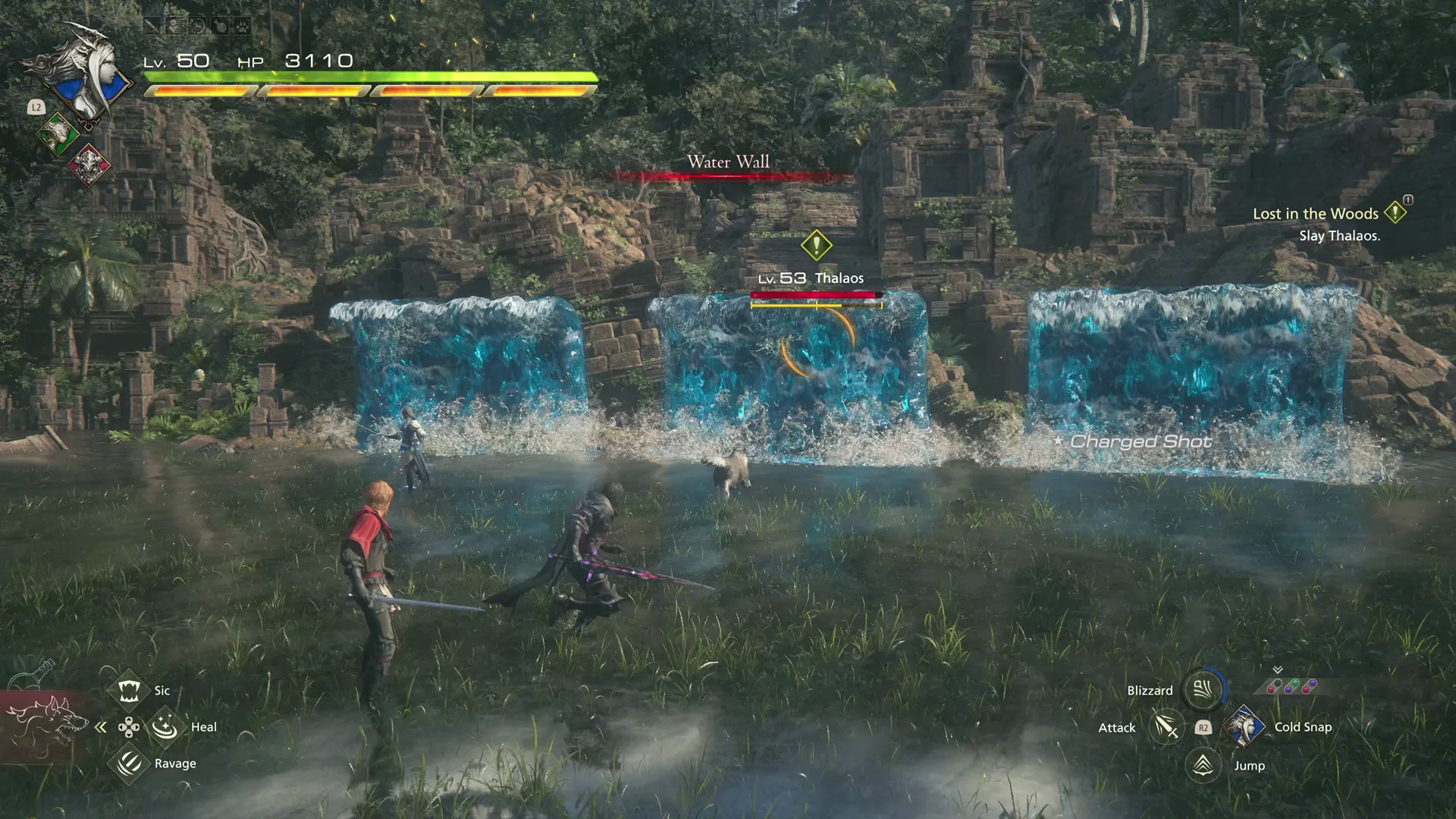Image resolution: width=1456 pixels, height=819 pixels.
Task: Click the Attack sword icon
Action: (1165, 726)
